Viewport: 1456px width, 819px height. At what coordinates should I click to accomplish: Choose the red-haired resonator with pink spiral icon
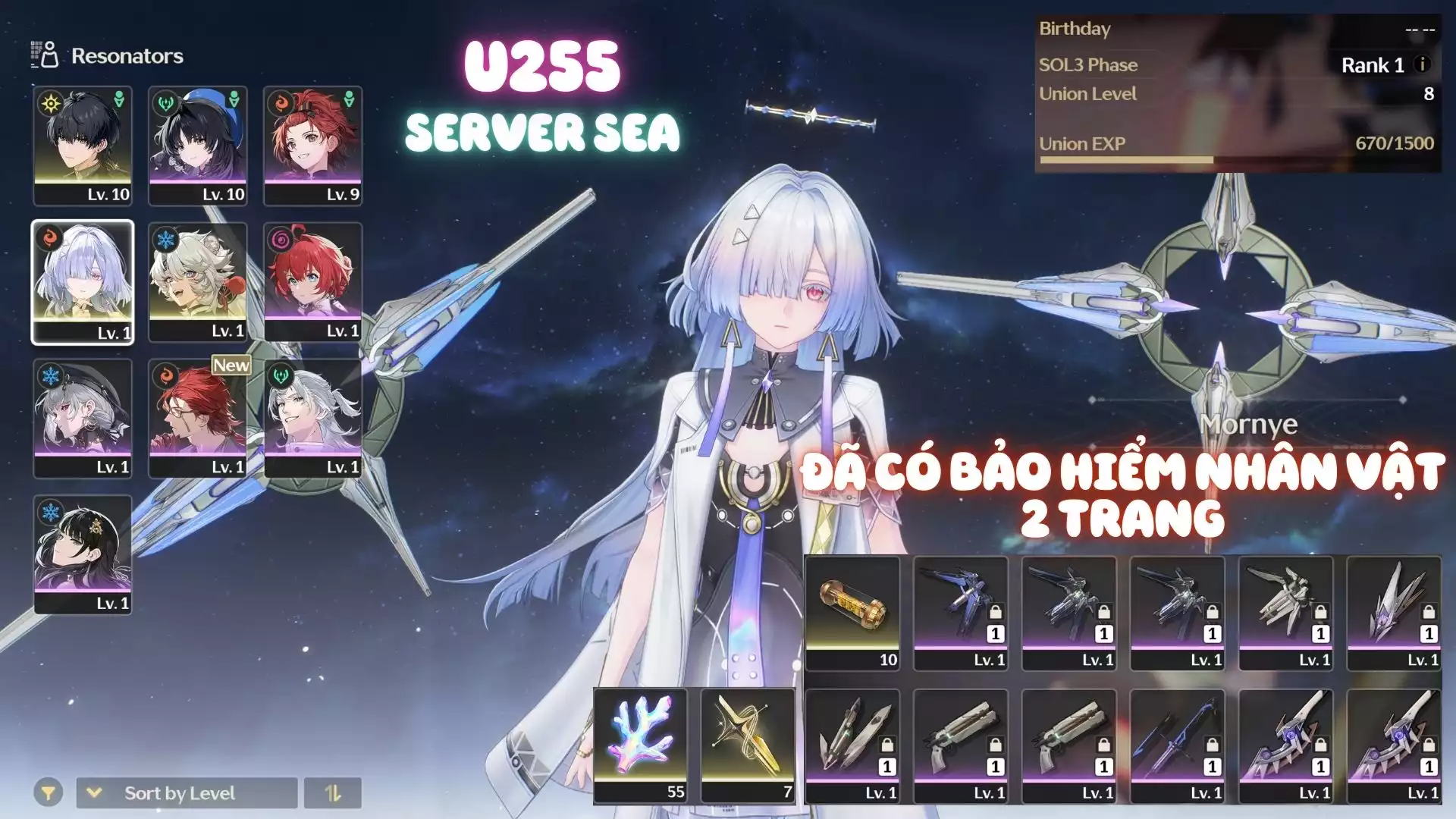point(312,282)
